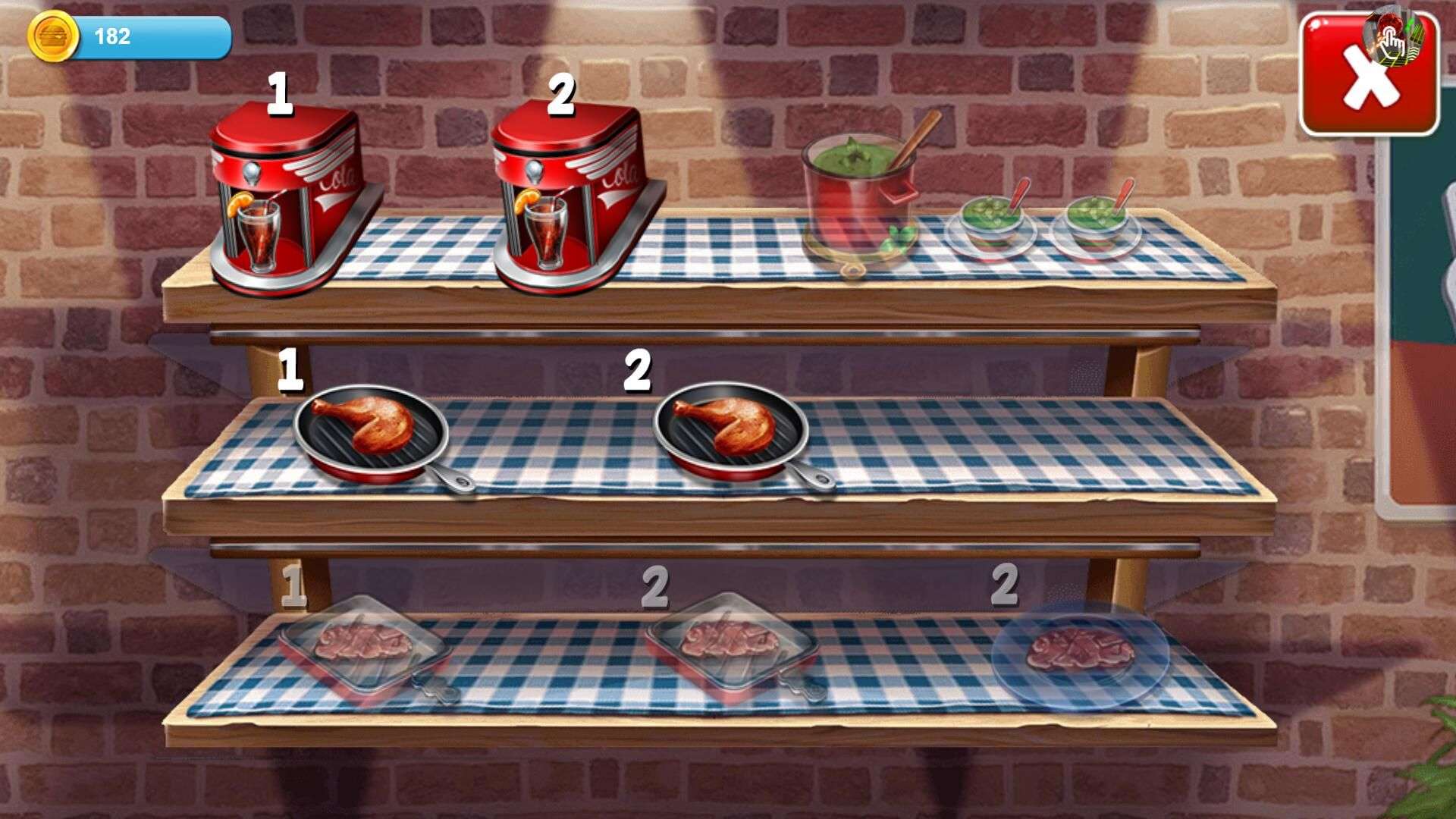The image size is (1456, 819).
Task: Select the chicken frying pan labeled 1
Action: 373,432
